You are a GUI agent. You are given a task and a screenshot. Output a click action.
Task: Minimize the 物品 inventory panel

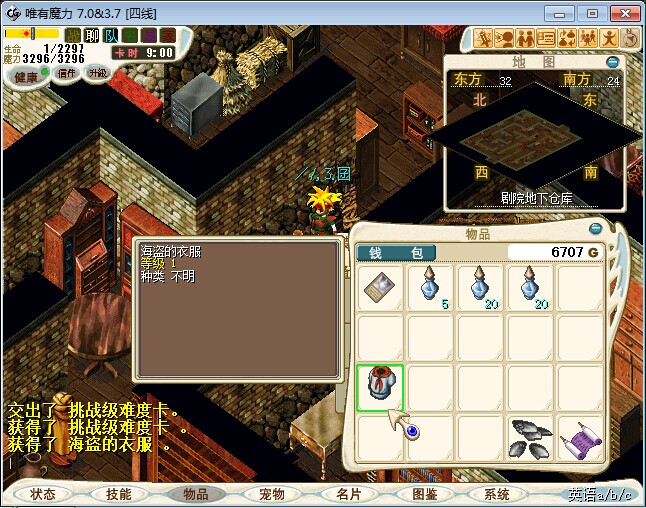click(597, 228)
